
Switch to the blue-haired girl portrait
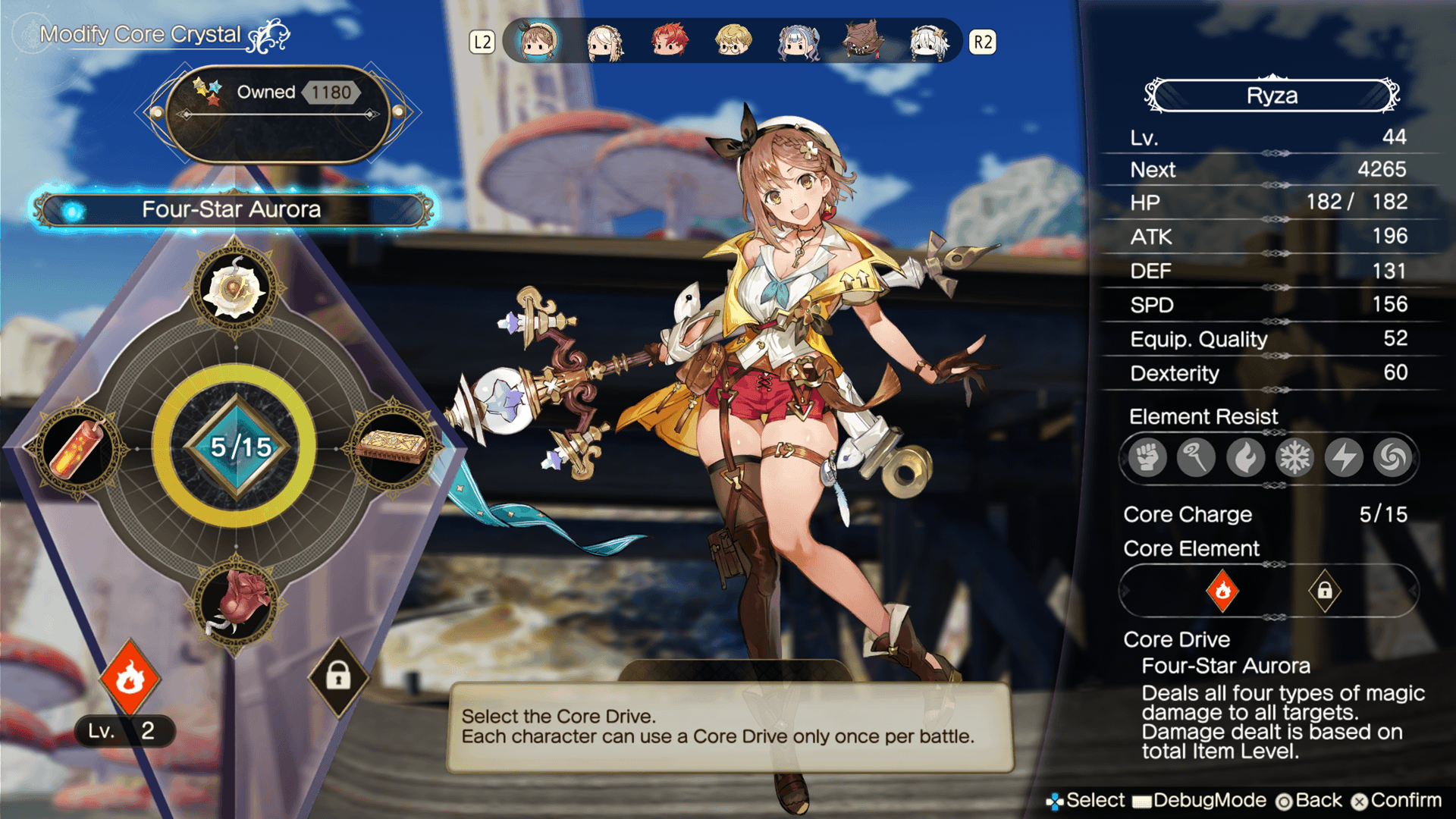pyautogui.click(x=798, y=42)
